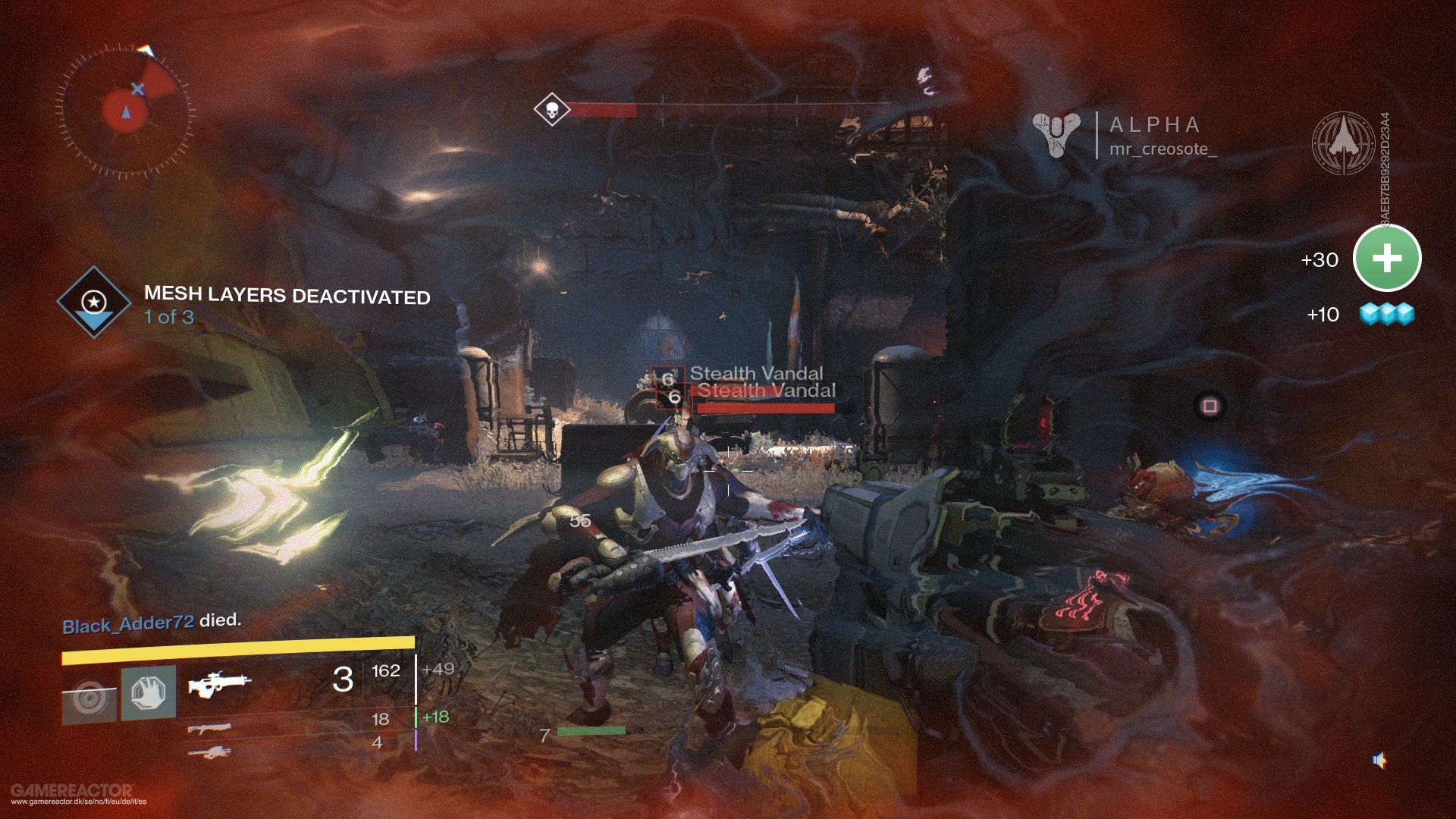1456x819 pixels.
Task: Click the Destiny Alpha logo emblem
Action: (1057, 134)
